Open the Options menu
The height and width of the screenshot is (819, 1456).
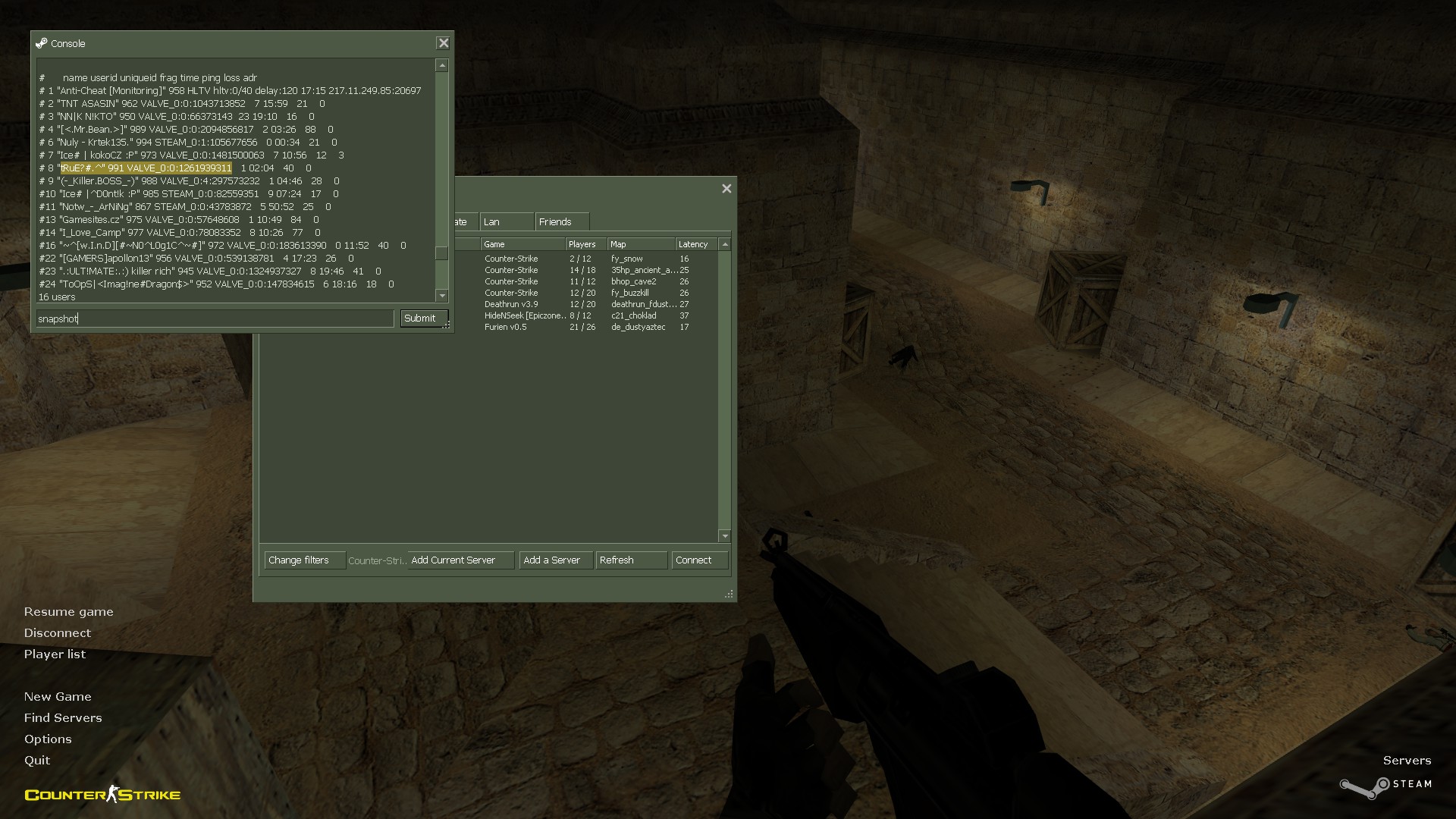[x=48, y=739]
